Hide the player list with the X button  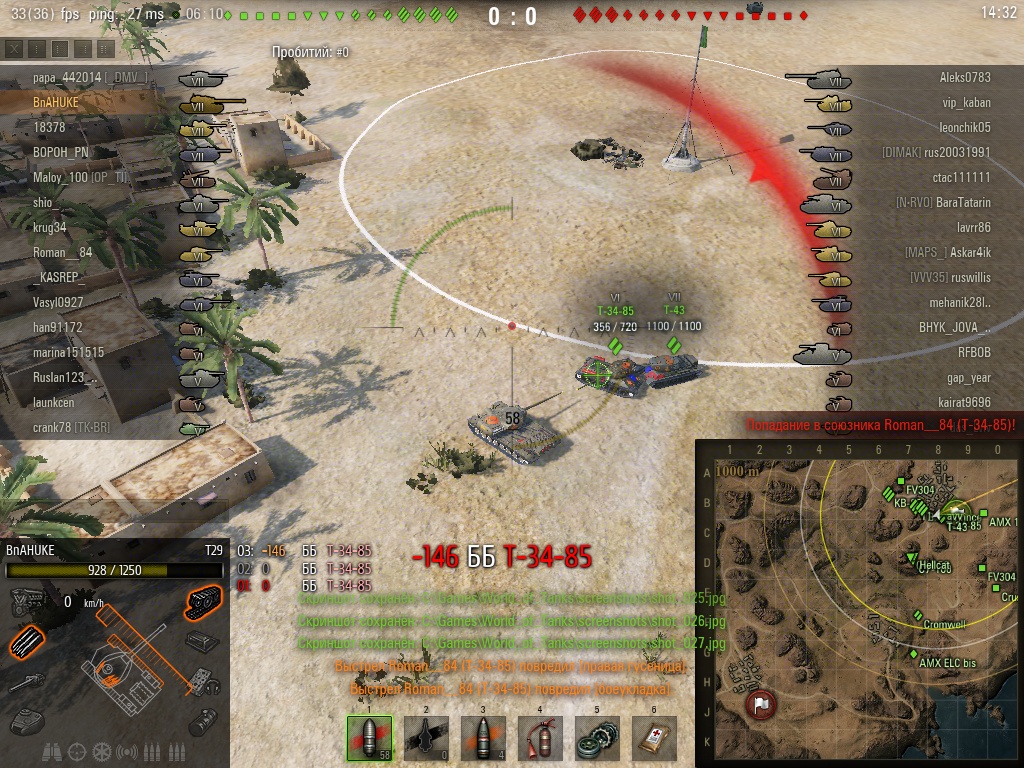coord(14,48)
